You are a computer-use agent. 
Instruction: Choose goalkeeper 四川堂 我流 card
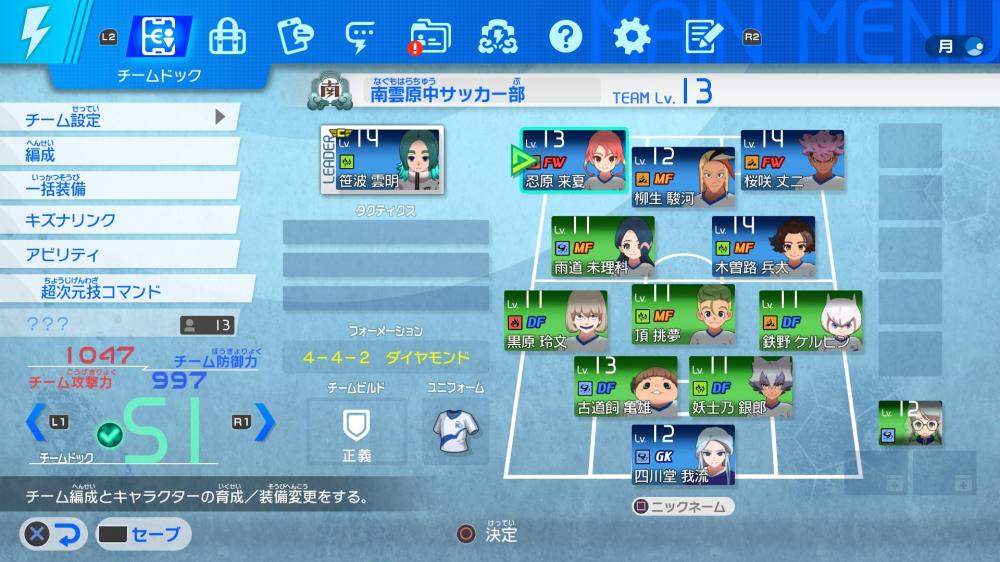(683, 454)
